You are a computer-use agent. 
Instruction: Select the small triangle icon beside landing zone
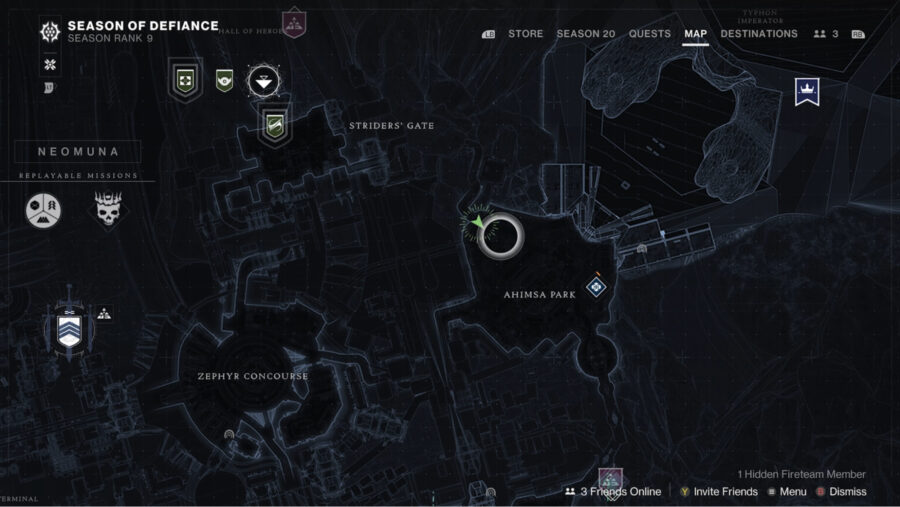tap(104, 313)
